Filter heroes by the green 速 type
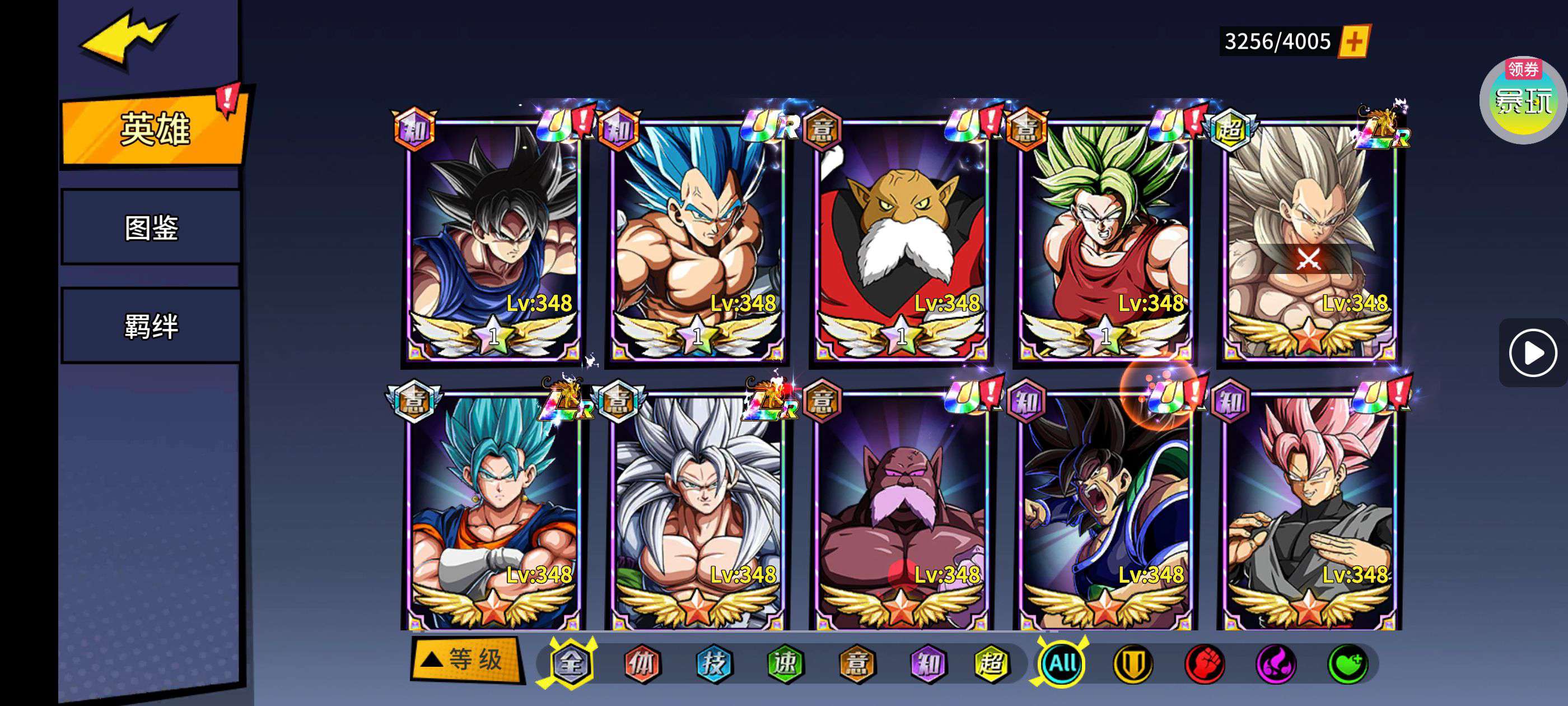The width and height of the screenshot is (1568, 706). click(785, 663)
